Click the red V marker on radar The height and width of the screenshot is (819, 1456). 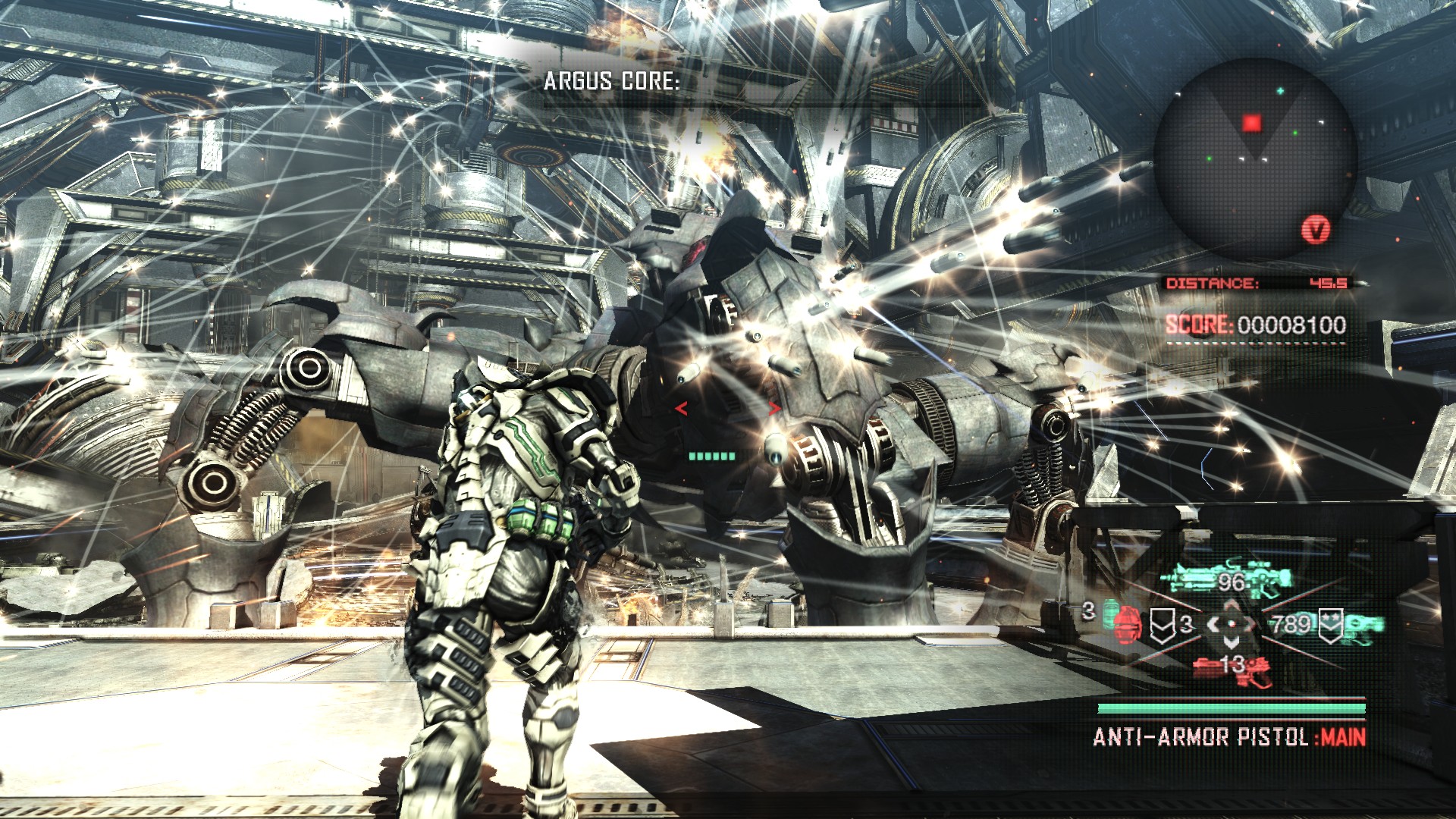click(x=1317, y=228)
